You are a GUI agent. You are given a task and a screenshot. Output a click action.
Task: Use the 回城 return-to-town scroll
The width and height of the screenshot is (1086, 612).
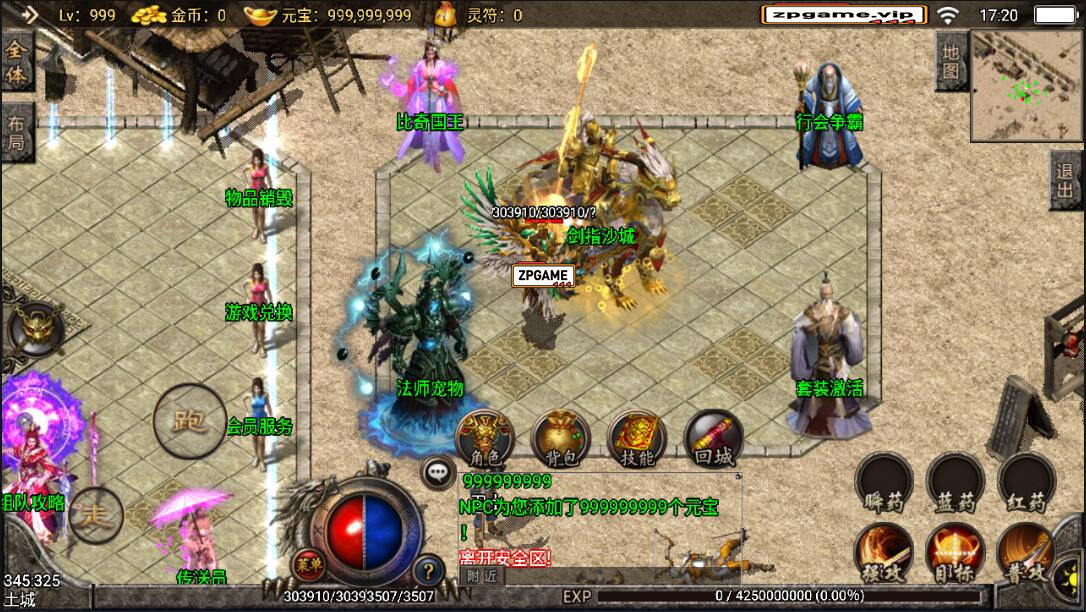[713, 438]
